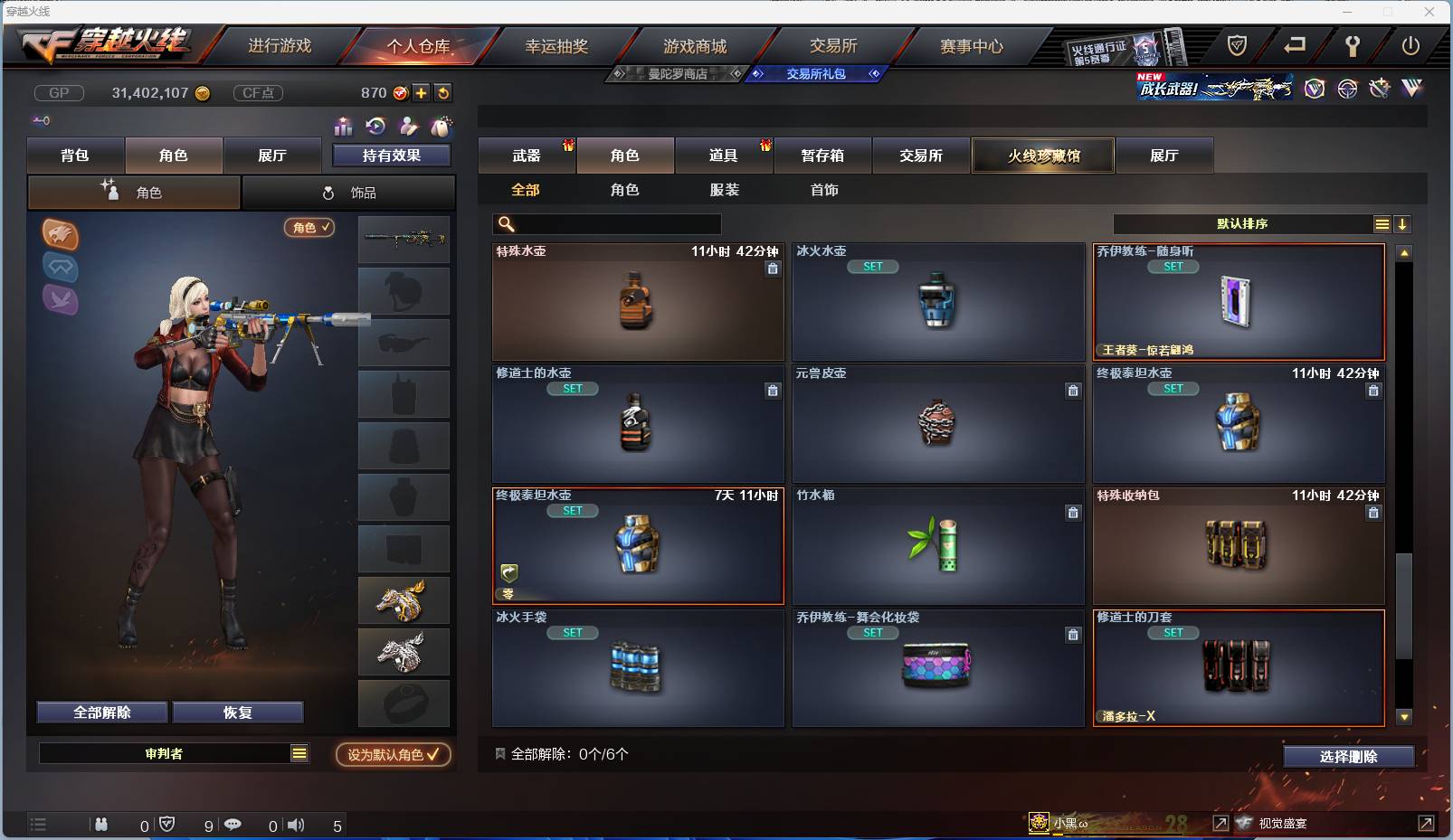
Task: Open the 幸运抽奖 menu item
Action: [556, 45]
